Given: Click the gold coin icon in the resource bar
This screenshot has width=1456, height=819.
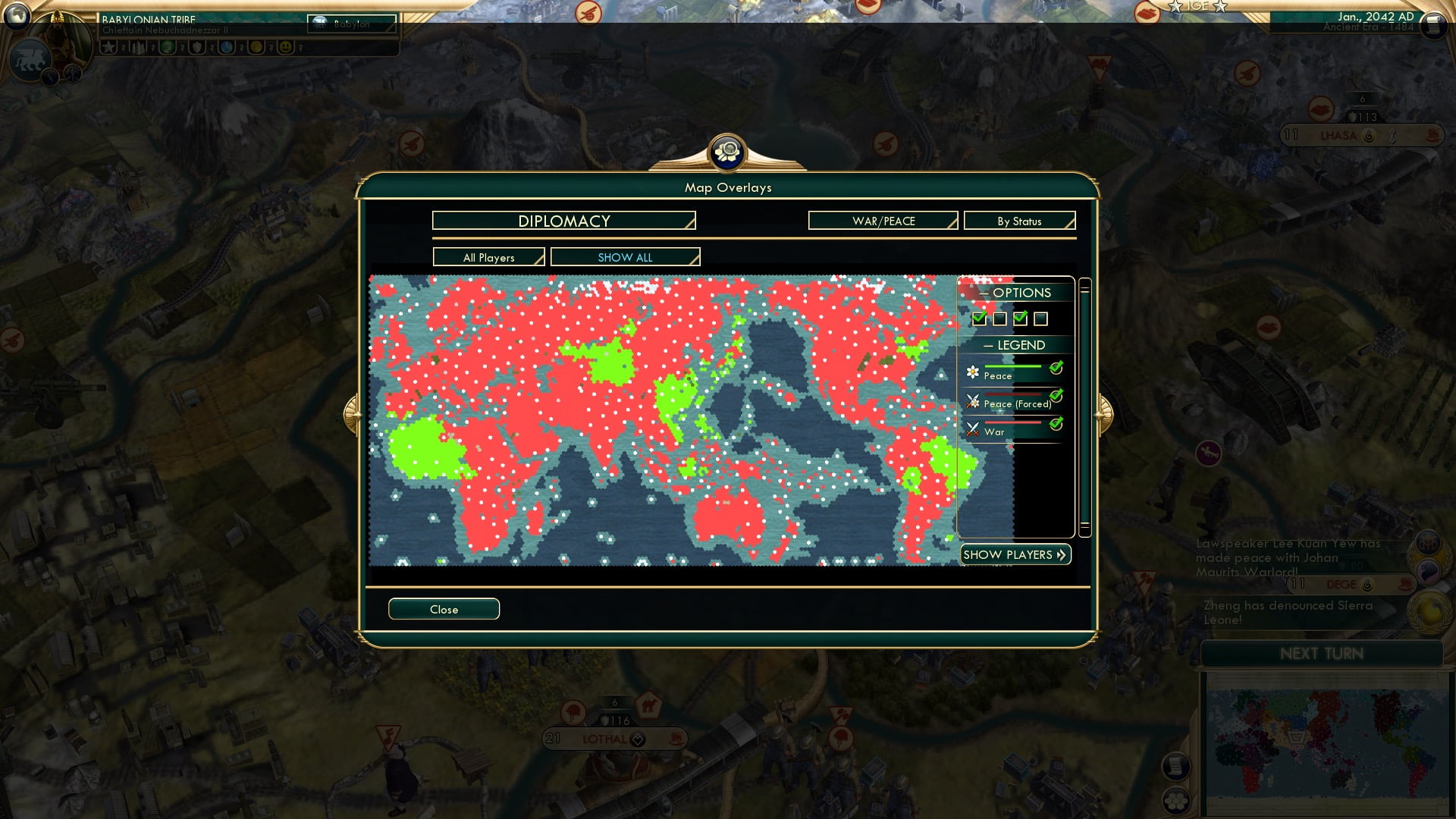Looking at the screenshot, I should 256,48.
